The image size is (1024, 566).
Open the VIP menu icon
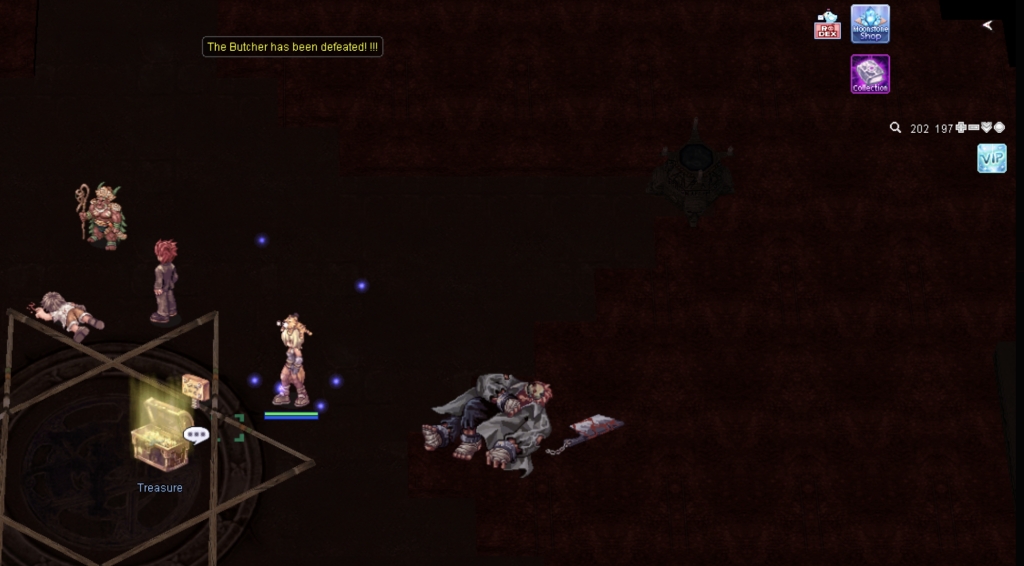point(991,158)
